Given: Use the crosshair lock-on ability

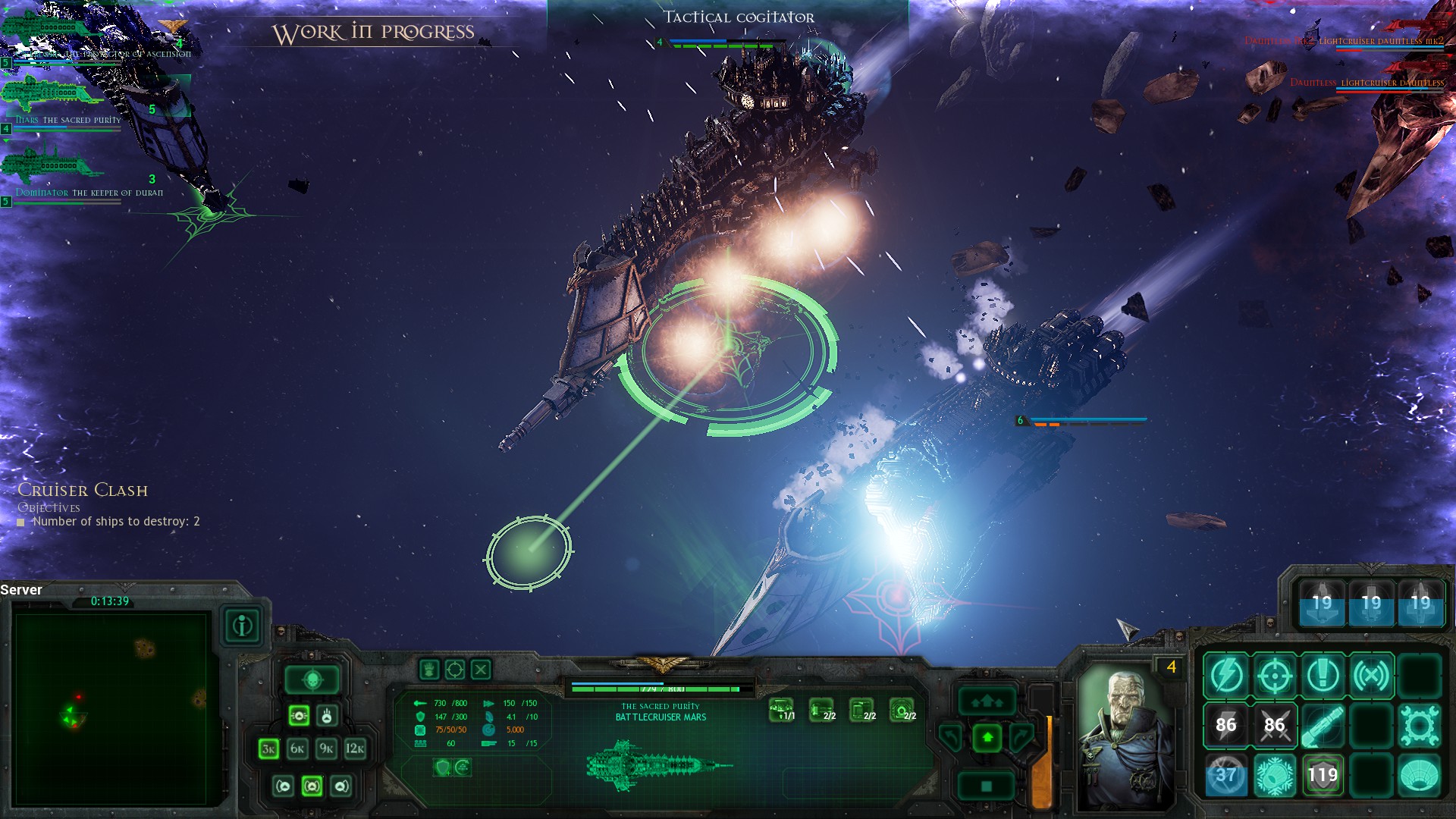Looking at the screenshot, I should [1274, 675].
